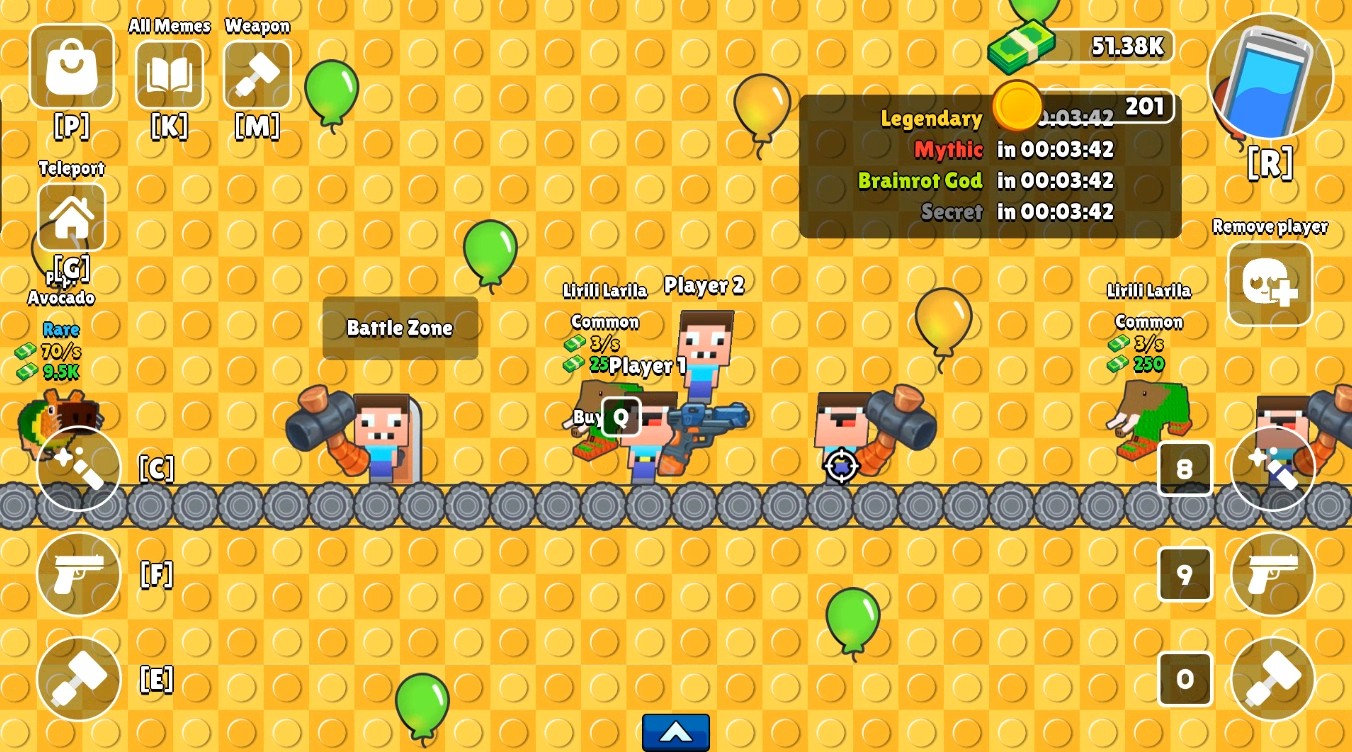Screen dimensions: 1352x752
Task: Click the Battle Zone sign
Action: (400, 328)
